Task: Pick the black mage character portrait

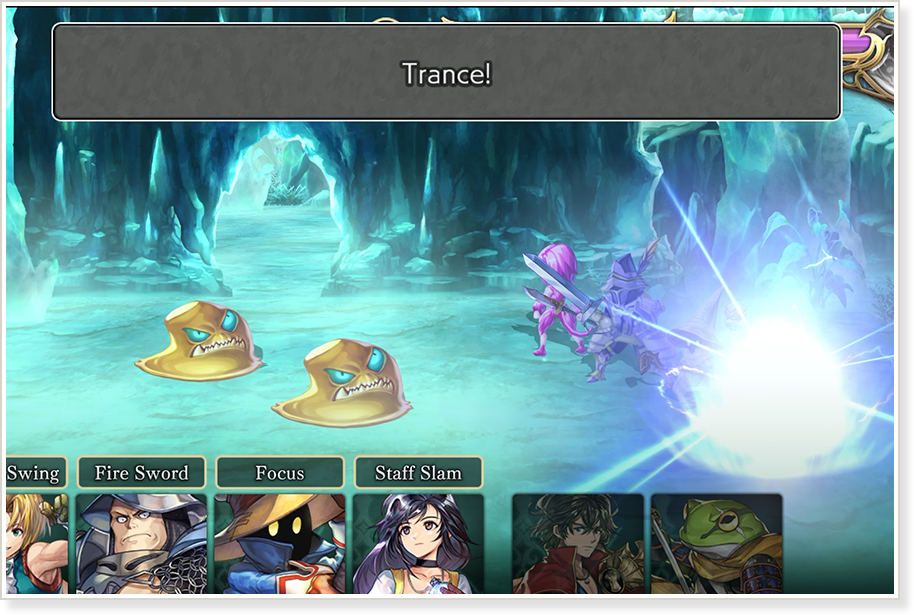Action: coord(280,543)
